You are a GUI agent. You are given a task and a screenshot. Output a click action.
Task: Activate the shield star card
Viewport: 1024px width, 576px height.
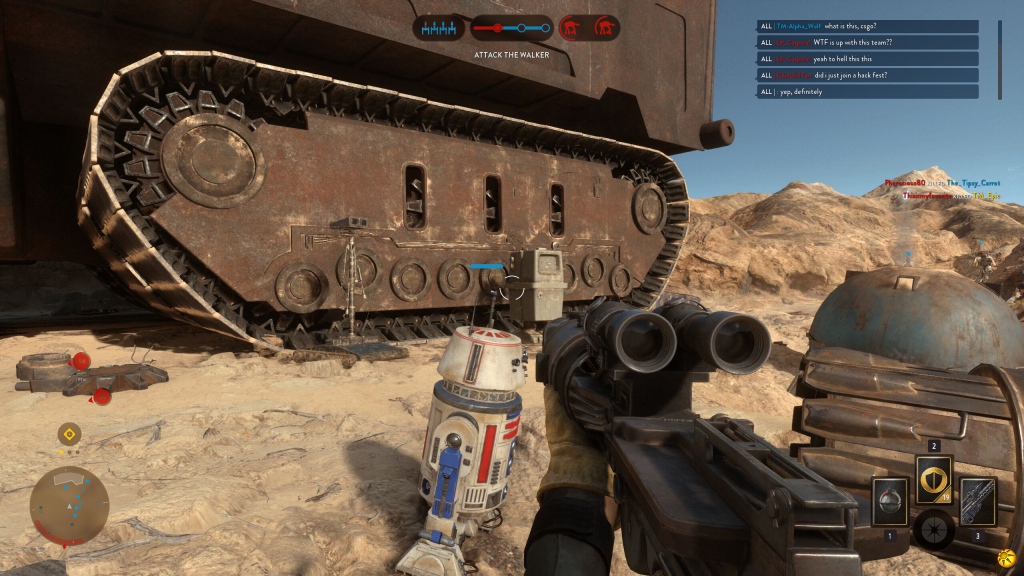934,480
